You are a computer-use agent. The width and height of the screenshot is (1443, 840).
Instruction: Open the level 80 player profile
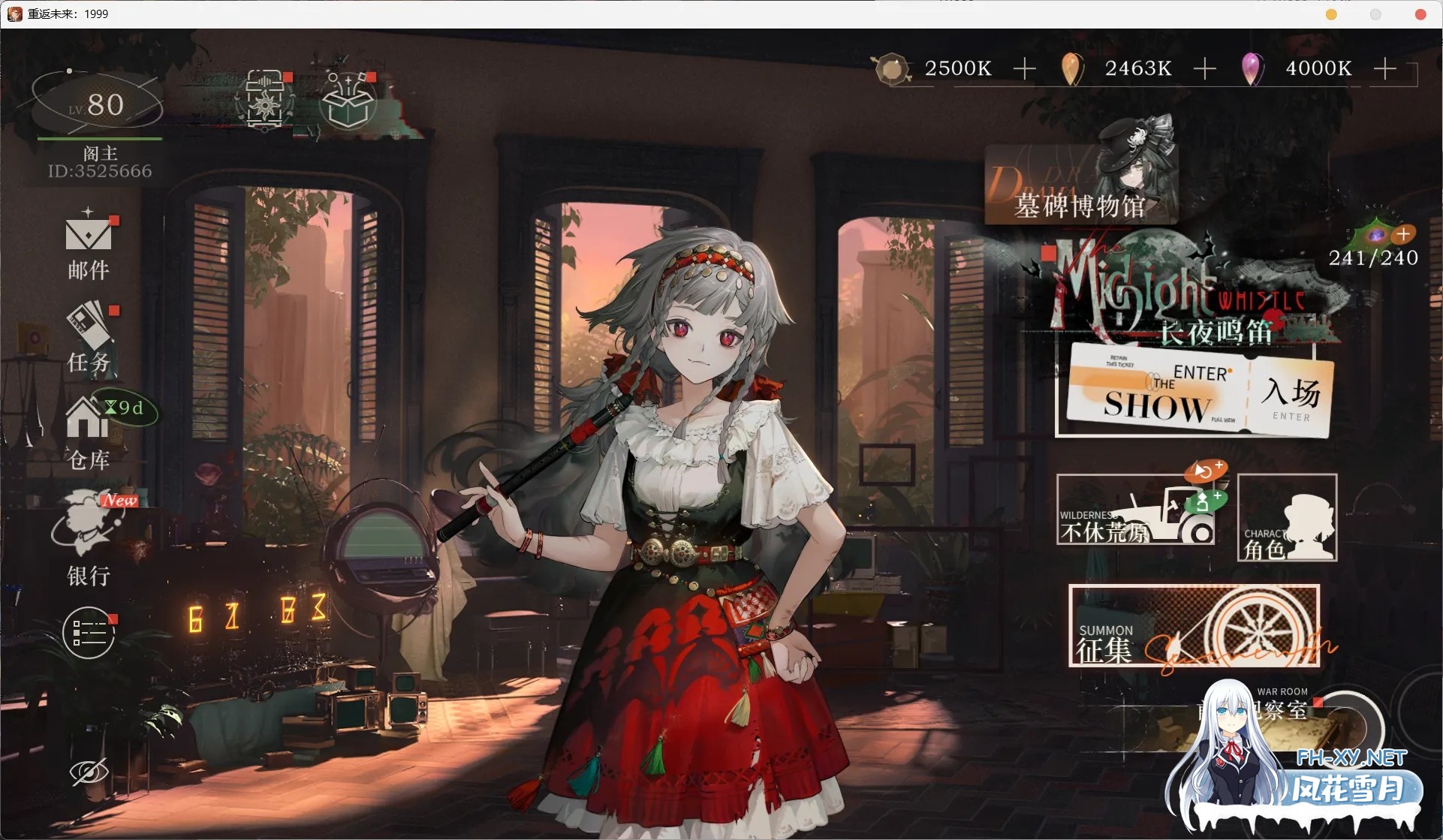click(98, 105)
